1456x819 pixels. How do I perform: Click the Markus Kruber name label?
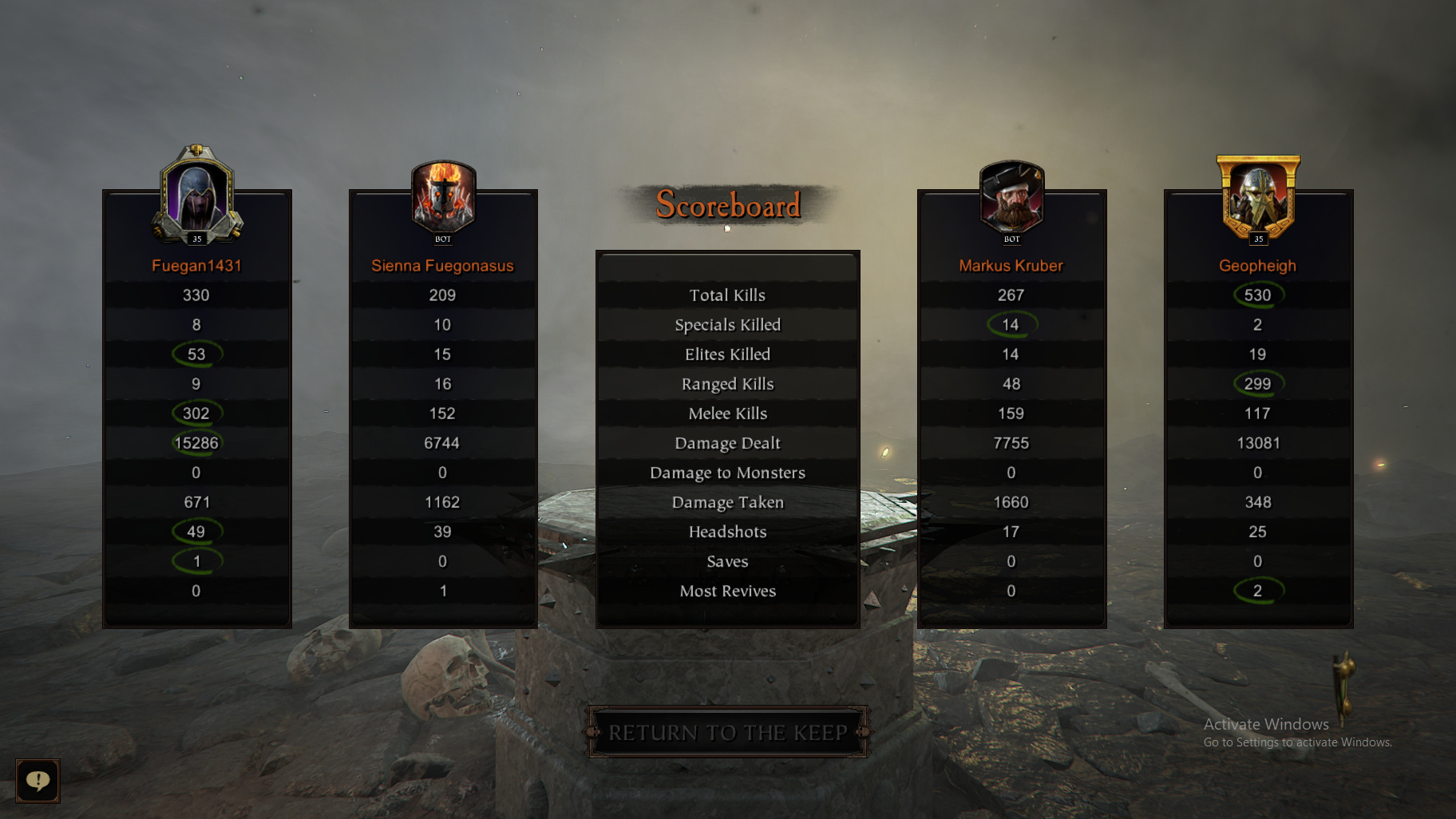(1011, 266)
